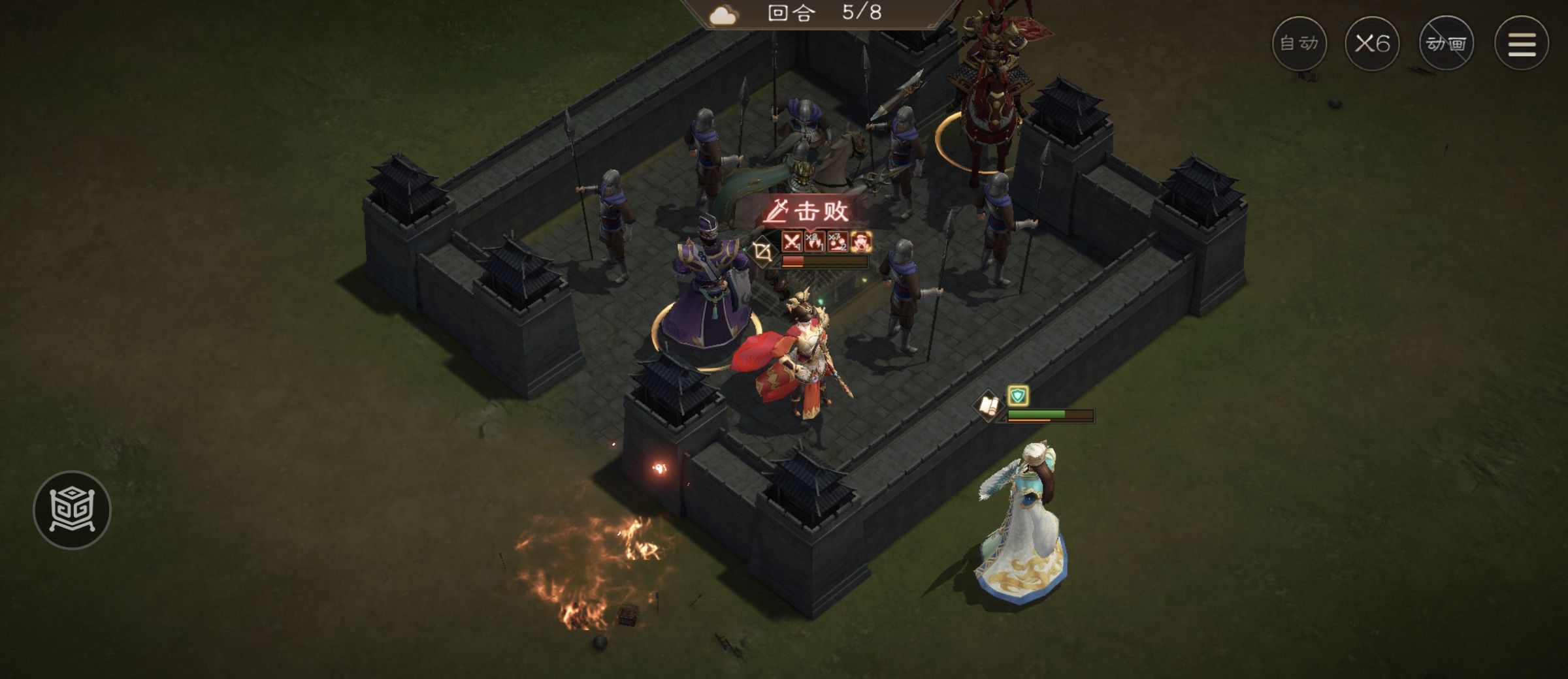Toggle the 动画 animation button

[x=1446, y=44]
